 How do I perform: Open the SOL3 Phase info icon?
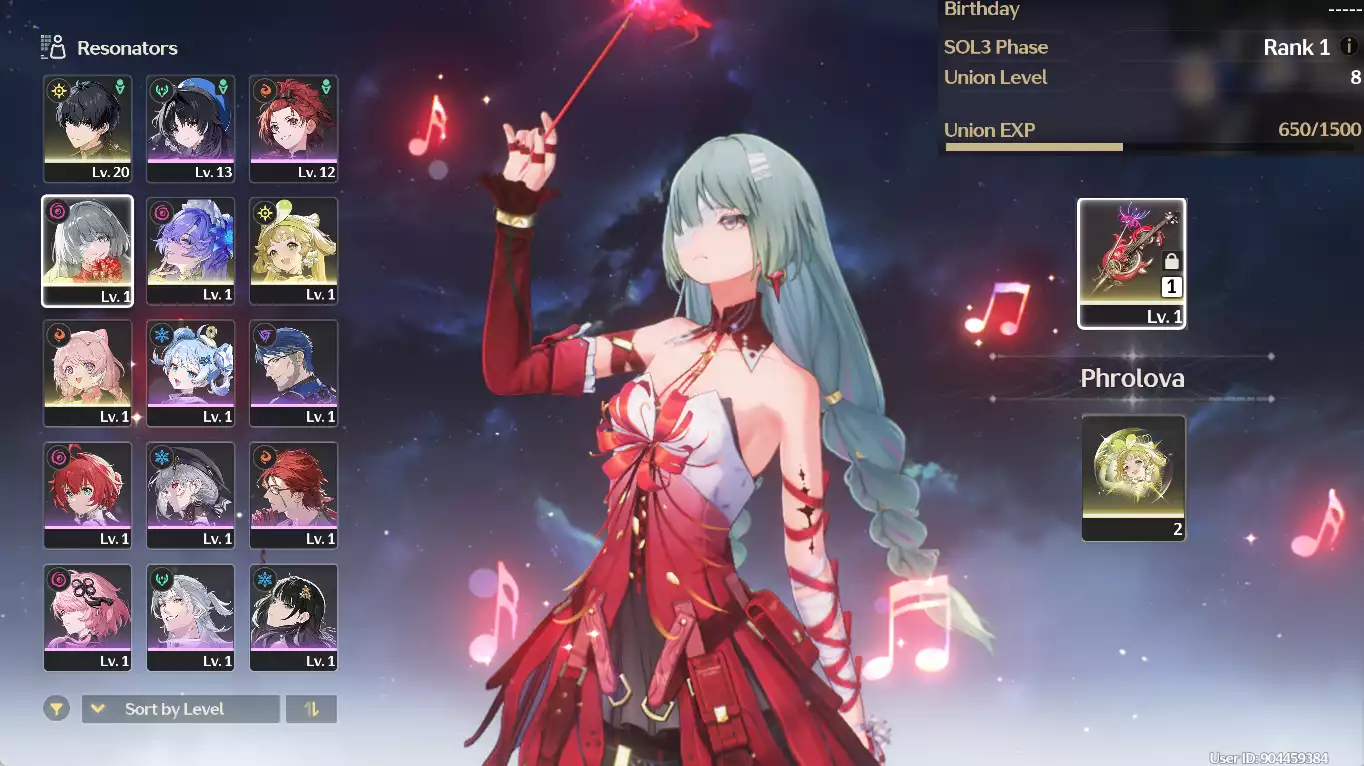(x=1349, y=47)
